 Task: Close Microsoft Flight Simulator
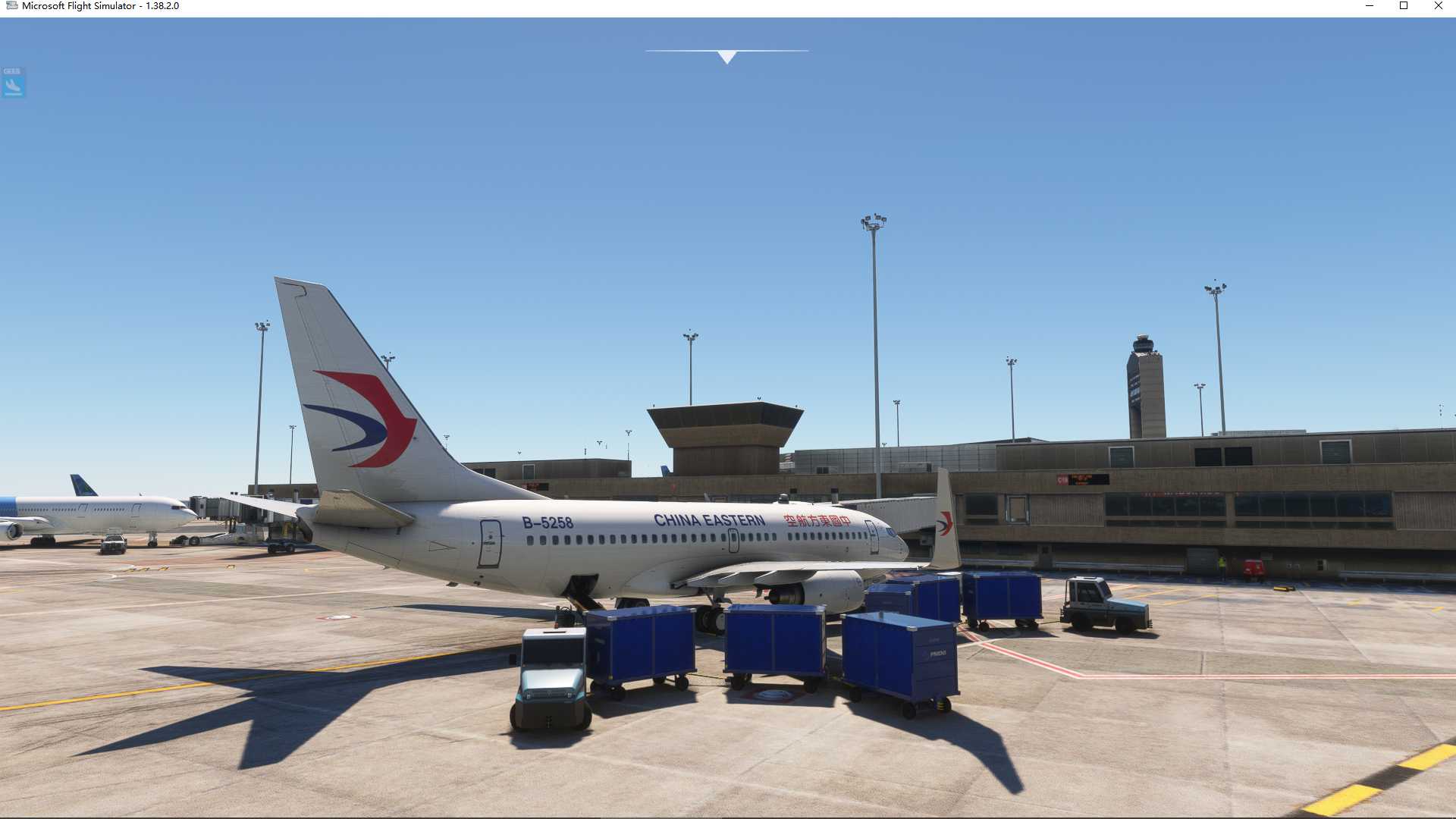pyautogui.click(x=1438, y=6)
